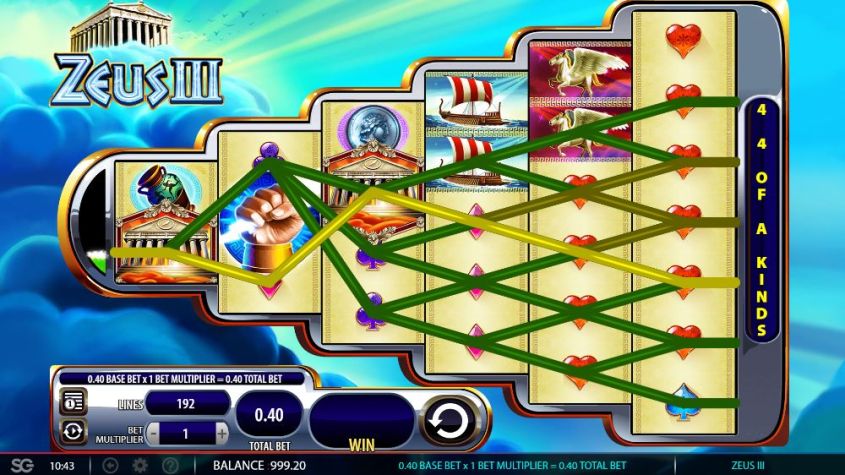Screen dimensions: 845x475
Task: Open the gear settings in the bottom bar
Action: point(140,465)
